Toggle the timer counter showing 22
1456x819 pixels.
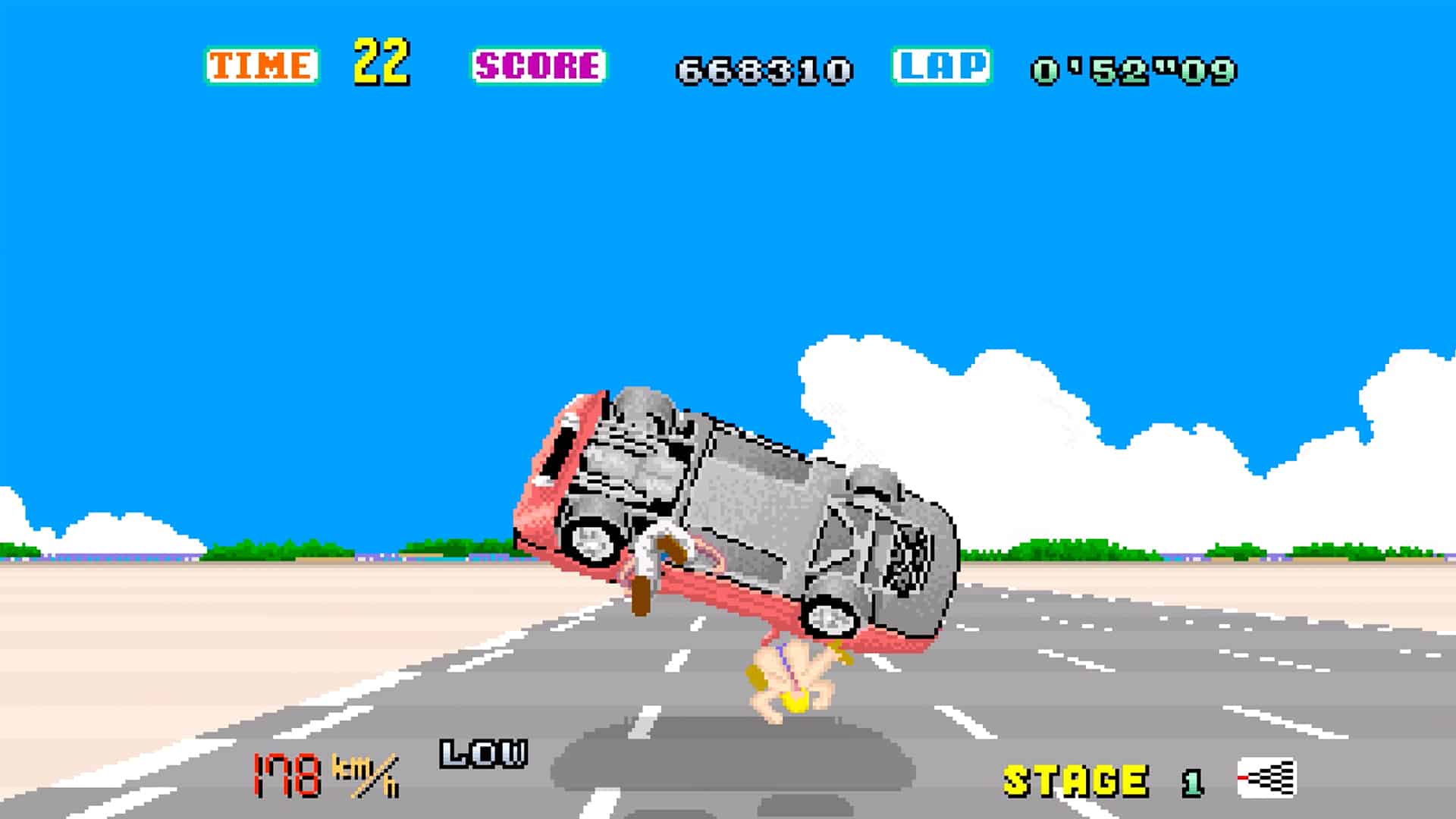383,64
